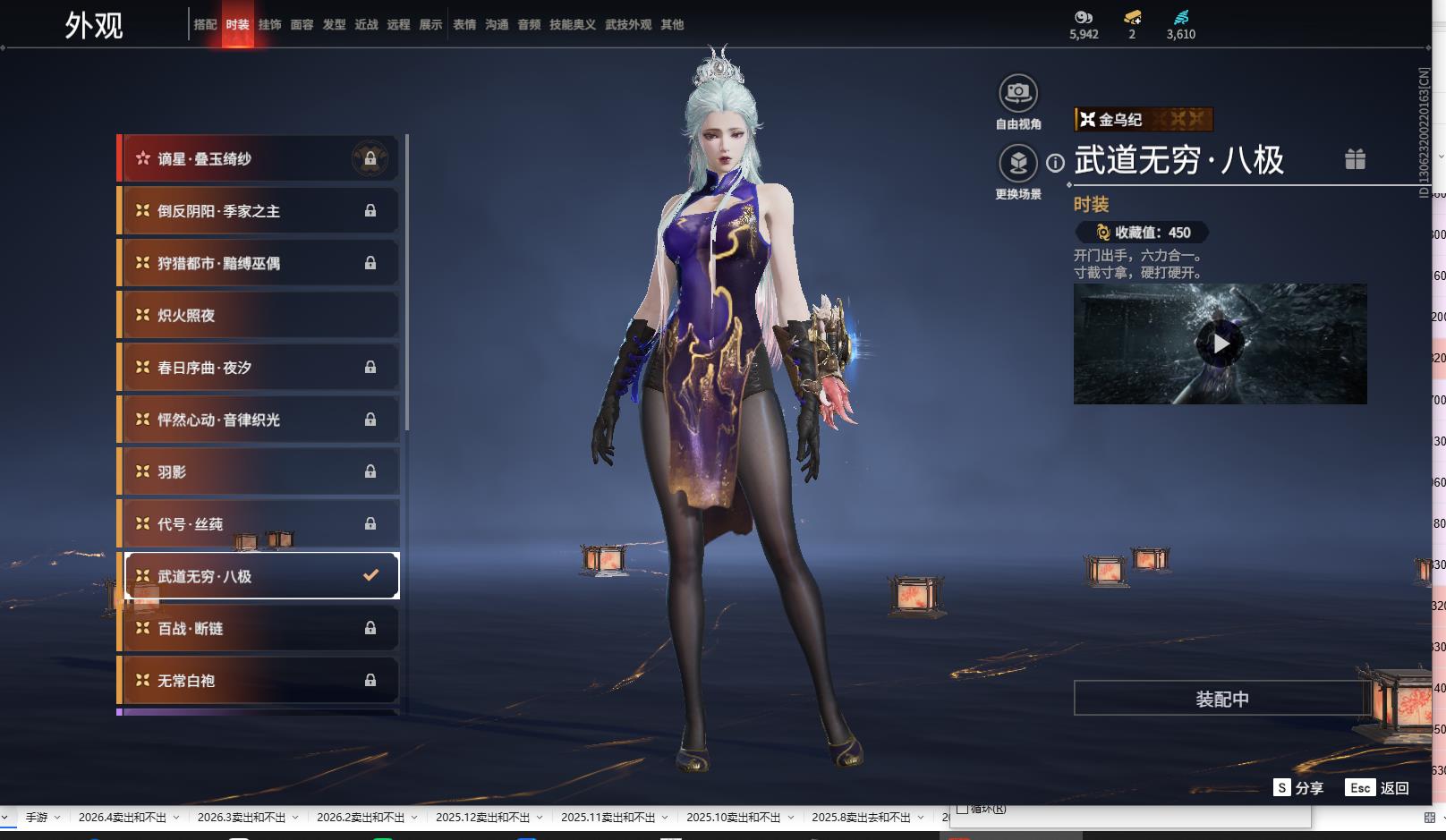Play the outfit preview video
Screen dimensions: 1446x840
1221,344
